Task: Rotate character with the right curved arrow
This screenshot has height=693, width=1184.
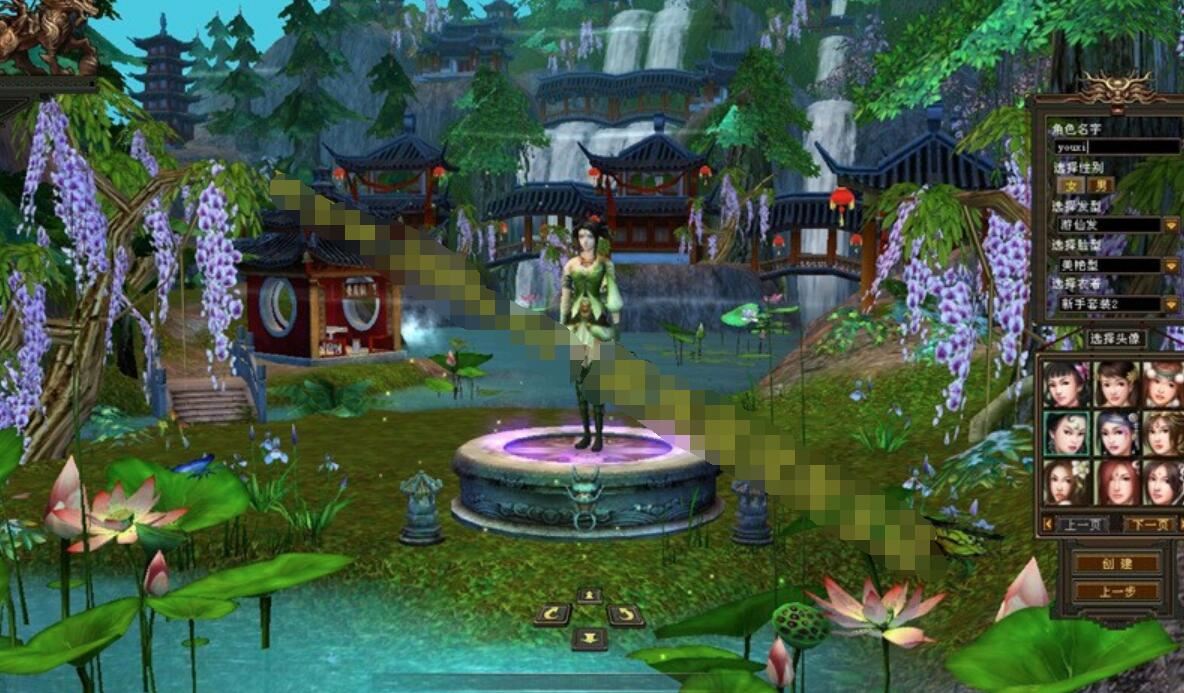Action: point(626,615)
